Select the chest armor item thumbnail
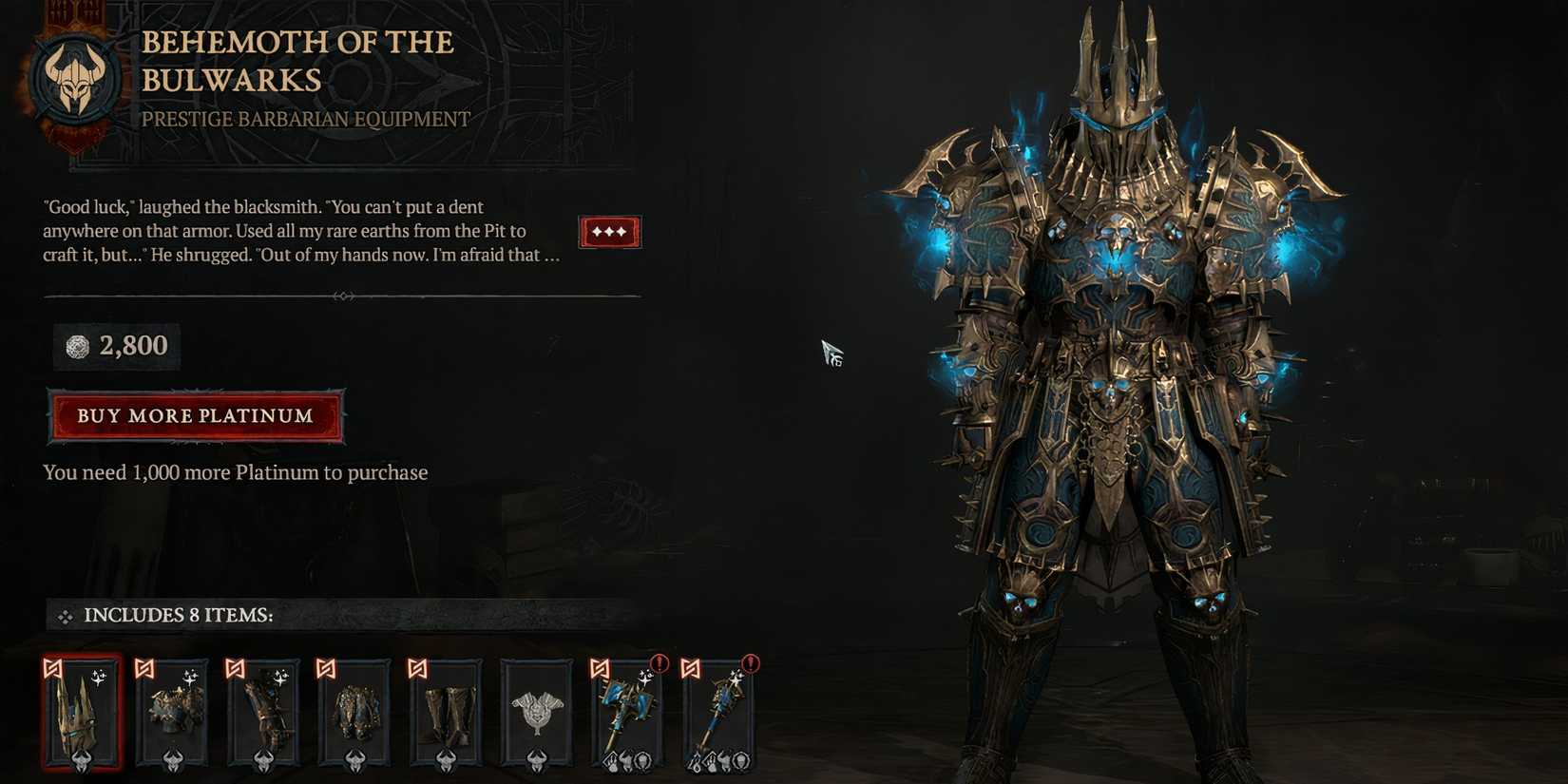The height and width of the screenshot is (784, 1568). coord(173,713)
